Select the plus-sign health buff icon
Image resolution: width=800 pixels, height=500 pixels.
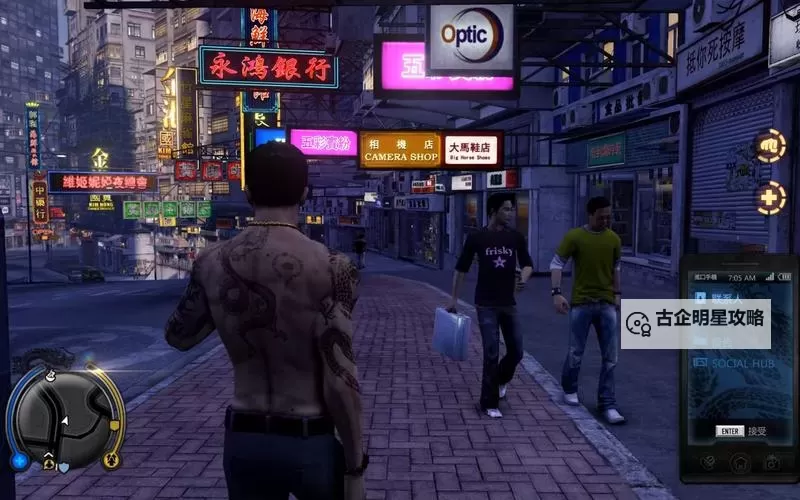(x=770, y=198)
